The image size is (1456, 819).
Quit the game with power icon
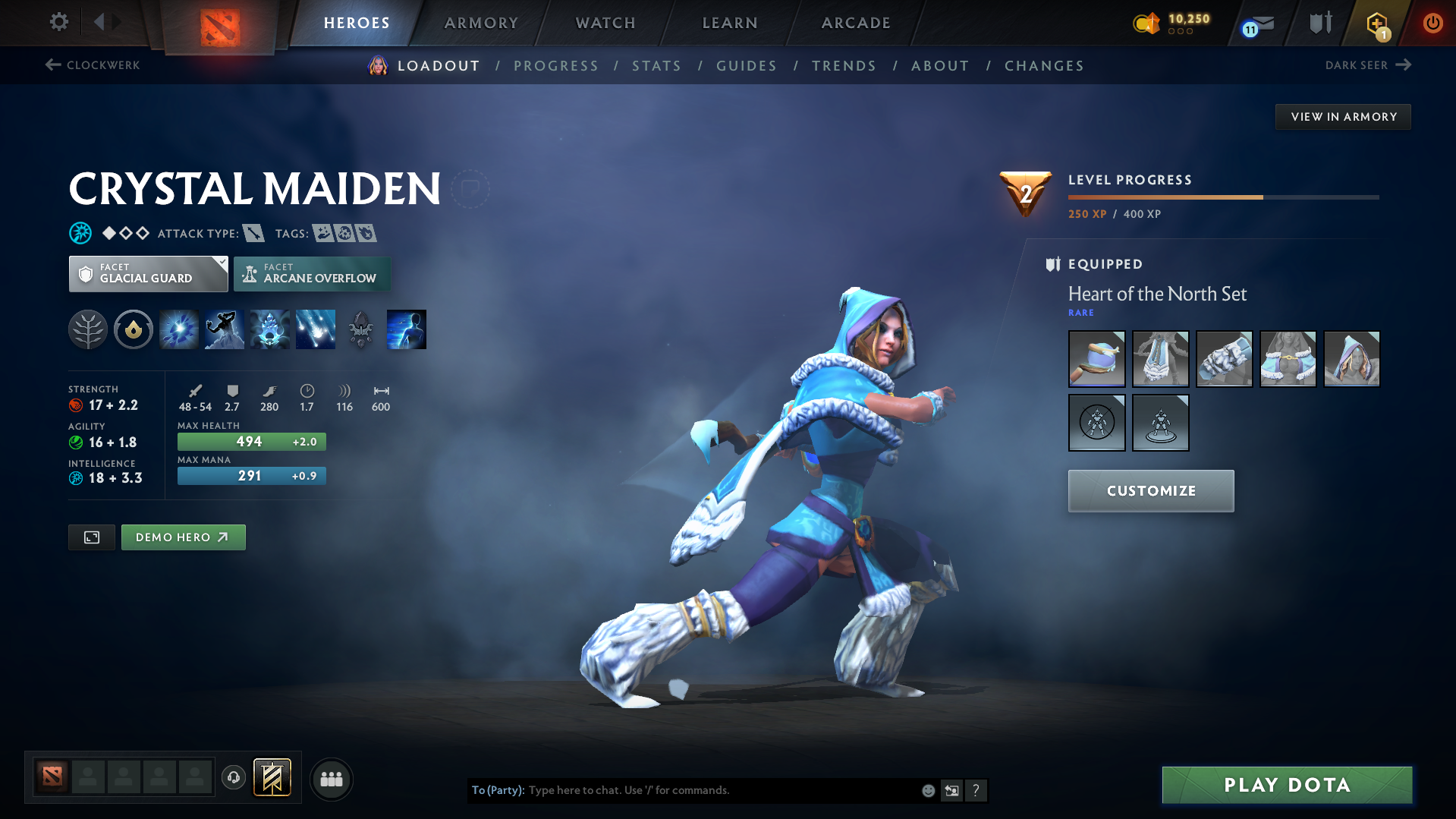tap(1432, 23)
